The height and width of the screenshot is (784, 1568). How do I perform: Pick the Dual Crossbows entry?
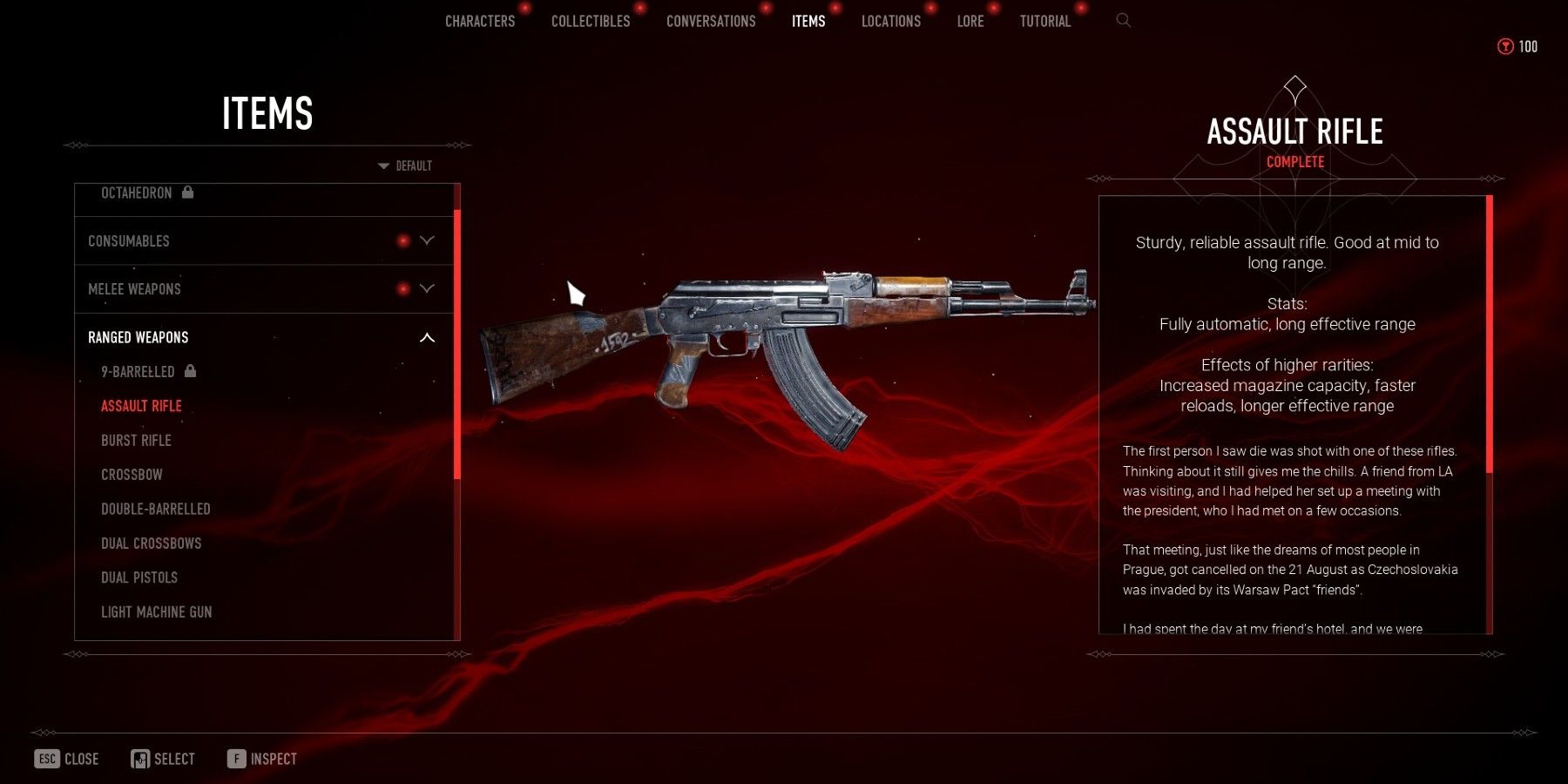click(x=151, y=544)
